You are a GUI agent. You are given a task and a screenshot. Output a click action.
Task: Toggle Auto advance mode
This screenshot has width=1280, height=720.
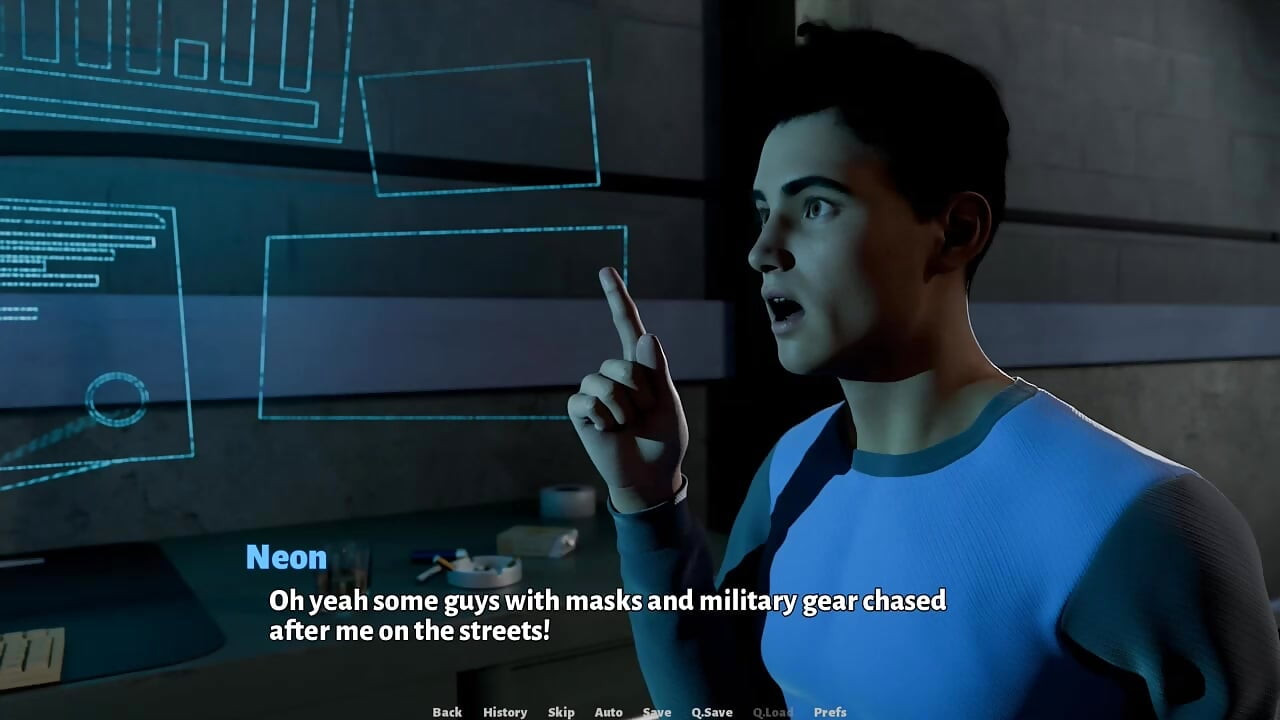click(x=608, y=712)
